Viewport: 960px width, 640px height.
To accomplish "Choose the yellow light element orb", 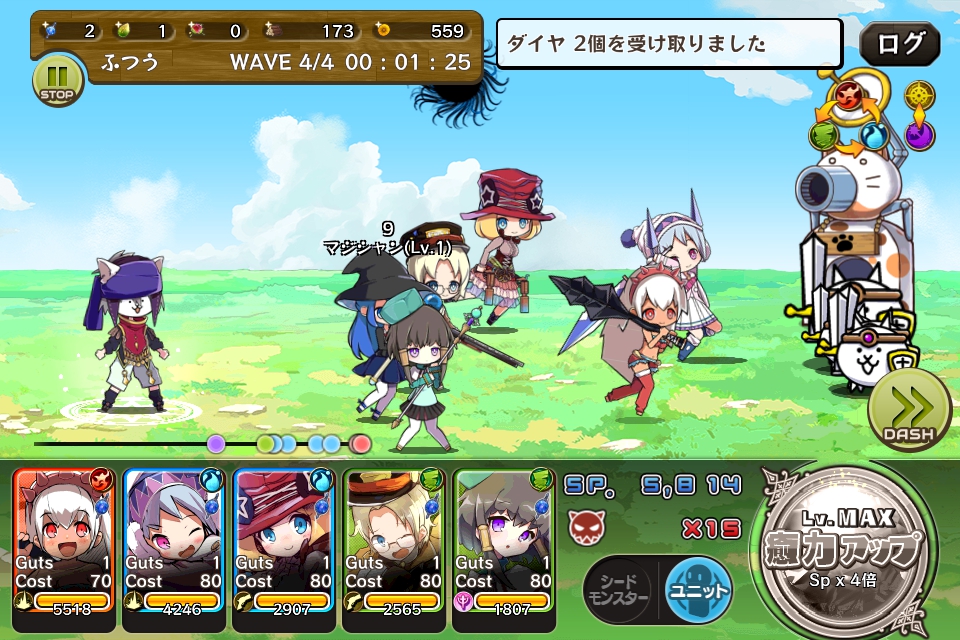I will 920,96.
